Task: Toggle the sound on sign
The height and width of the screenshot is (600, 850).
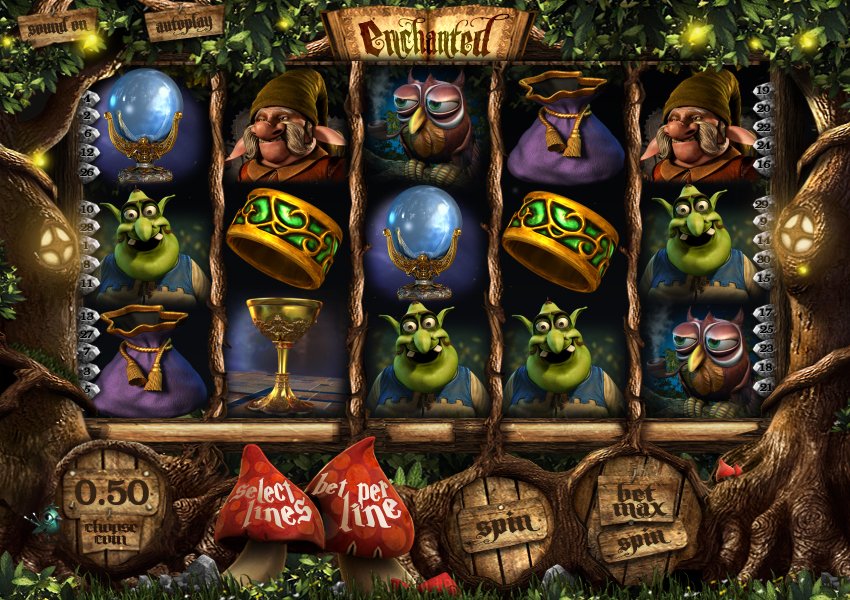Action: (x=58, y=27)
